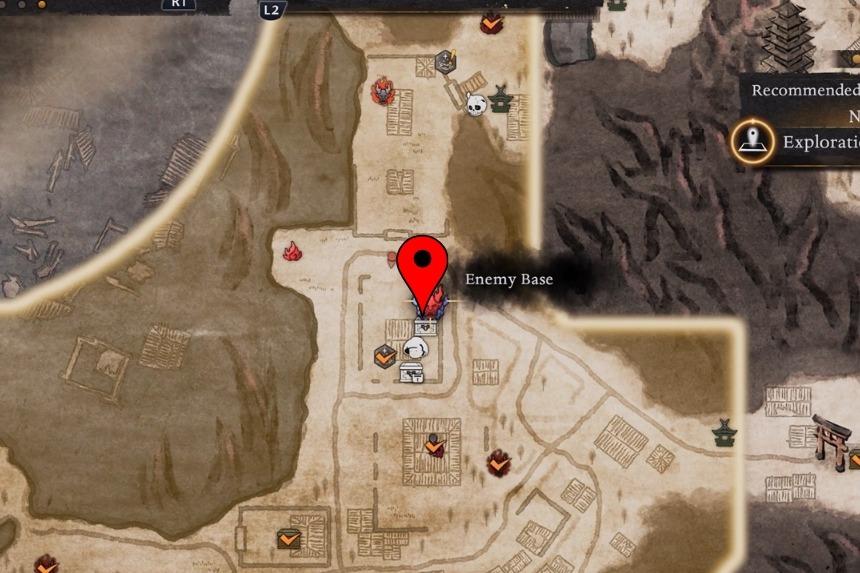Screen dimensions: 860x573
Task: Select the Enemy Base label
Action: (x=508, y=280)
